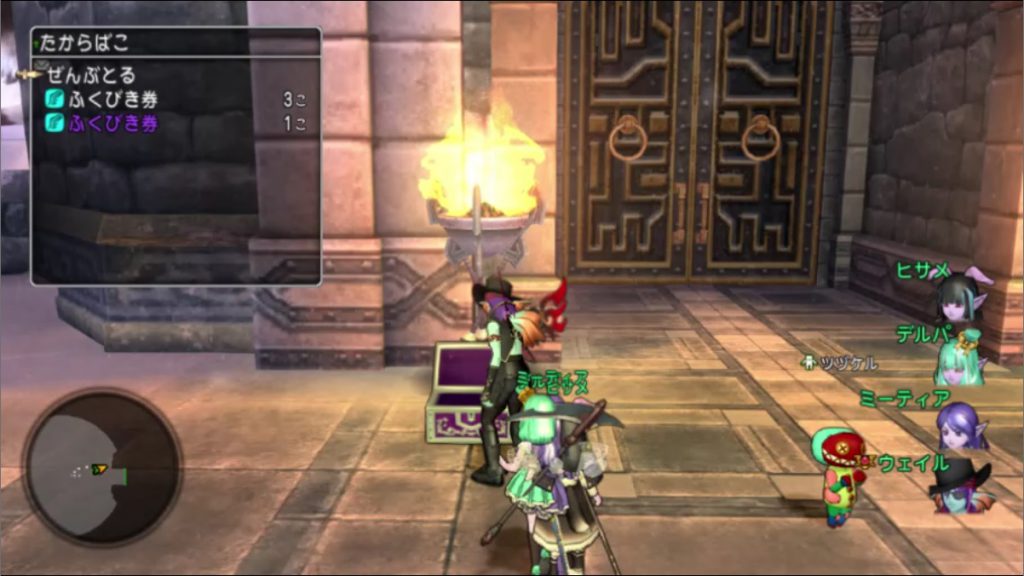This screenshot has height=576, width=1024.
Task: Choose the purple ふくびき券 with 1こ
Action: (x=112, y=124)
